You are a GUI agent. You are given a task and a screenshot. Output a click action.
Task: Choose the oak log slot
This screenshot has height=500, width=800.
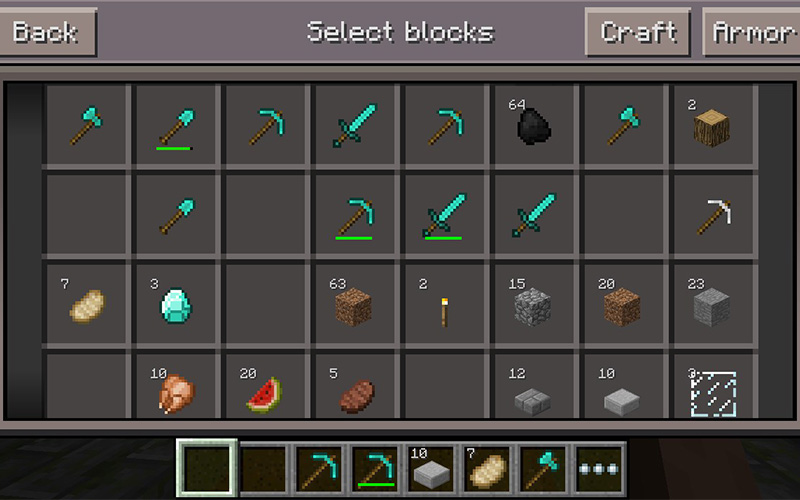712,125
